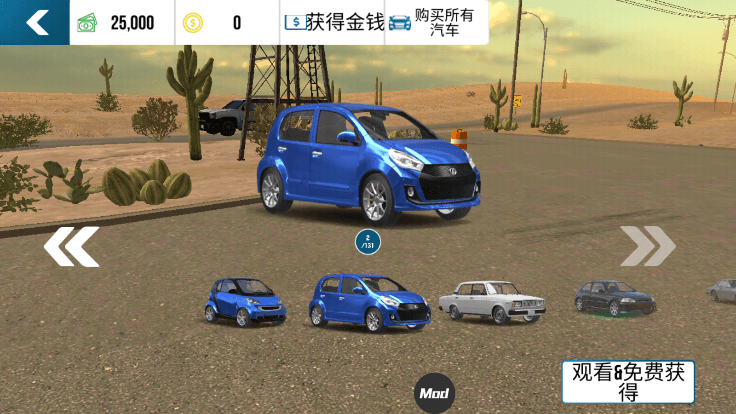Viewport: 736px width, 414px height.
Task: Open the Mod menu button
Action: (435, 393)
